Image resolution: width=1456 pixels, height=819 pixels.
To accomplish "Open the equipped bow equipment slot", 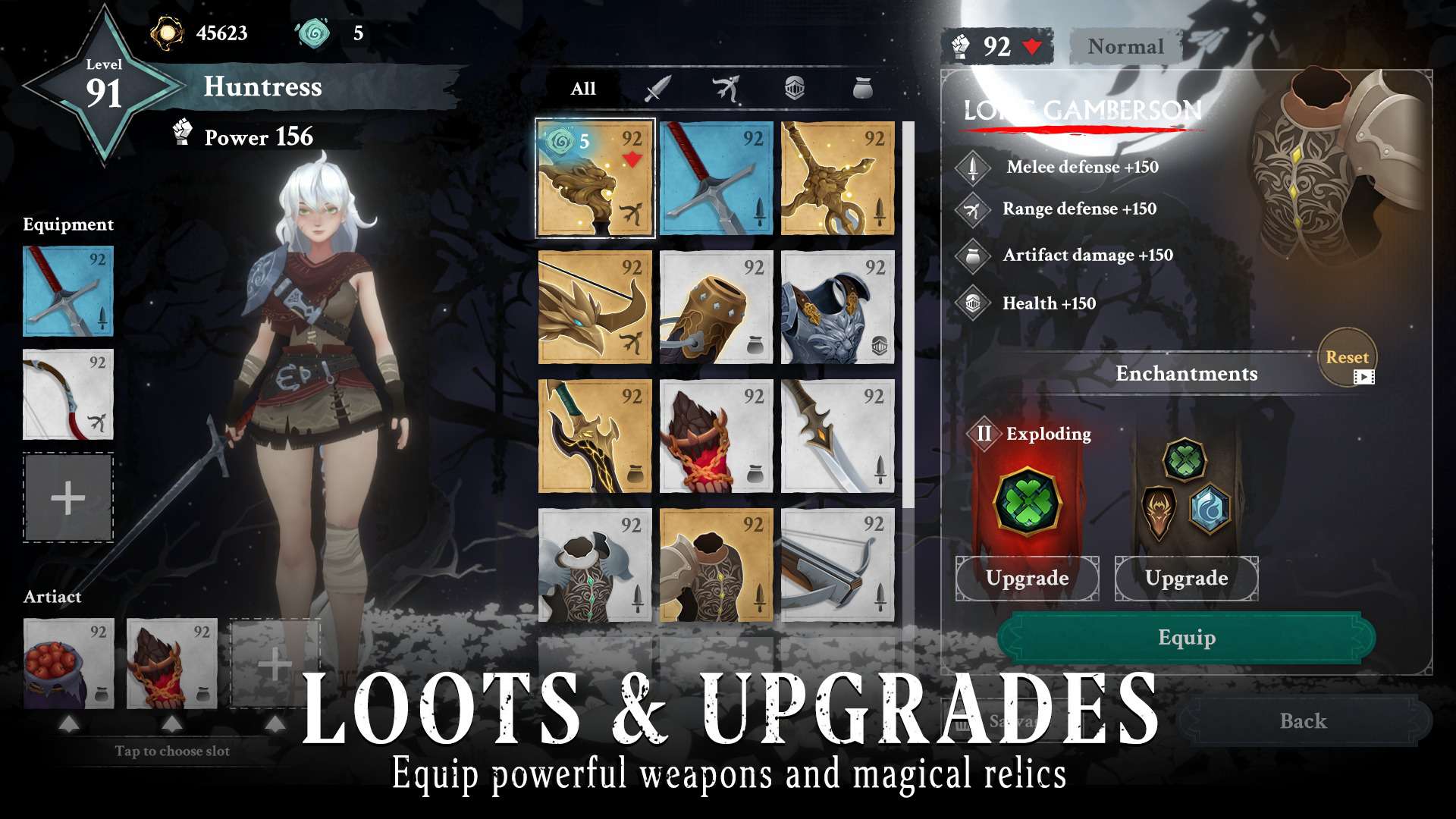I will 68,394.
